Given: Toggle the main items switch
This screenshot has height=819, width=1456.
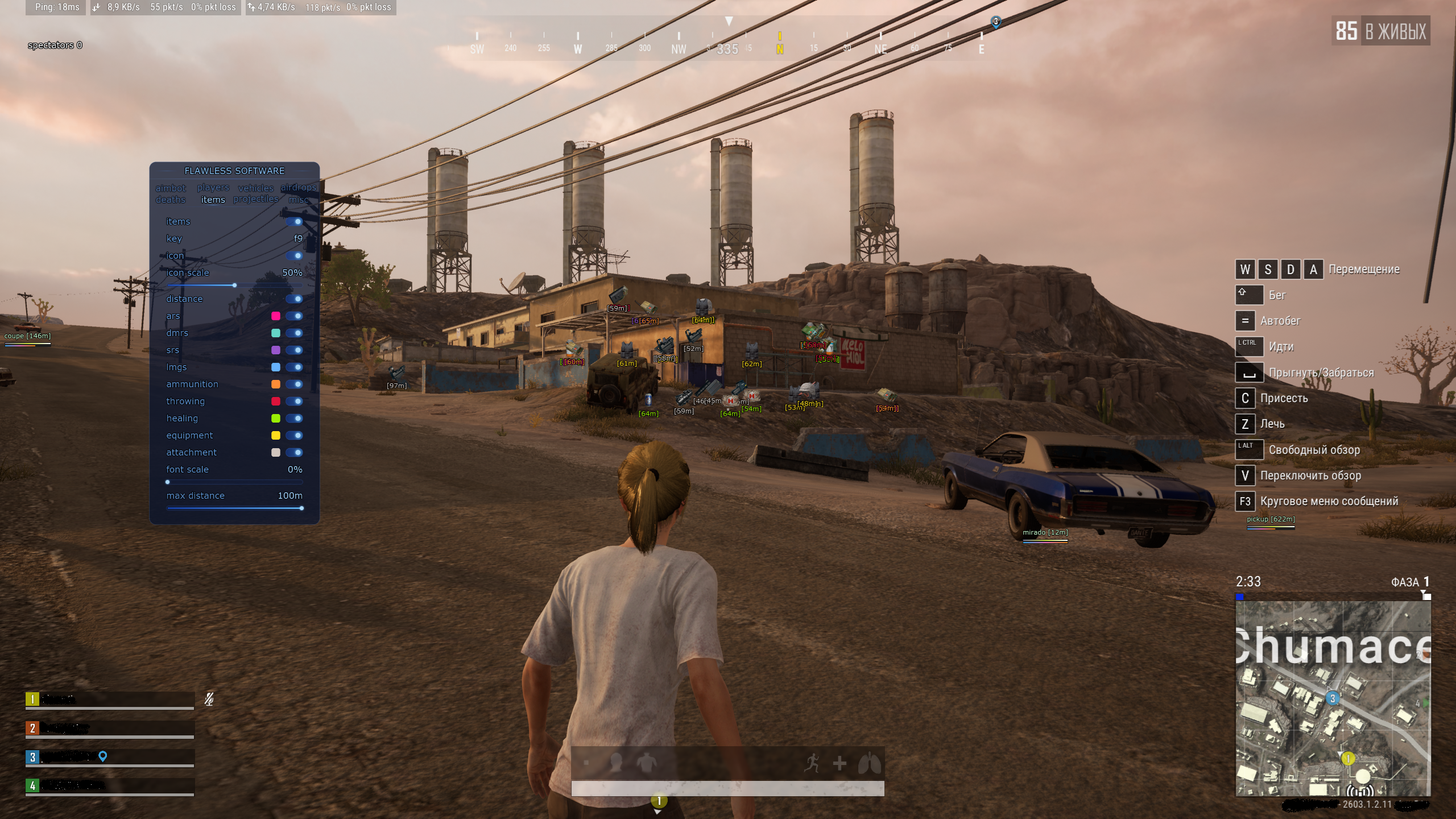Looking at the screenshot, I should point(294,222).
